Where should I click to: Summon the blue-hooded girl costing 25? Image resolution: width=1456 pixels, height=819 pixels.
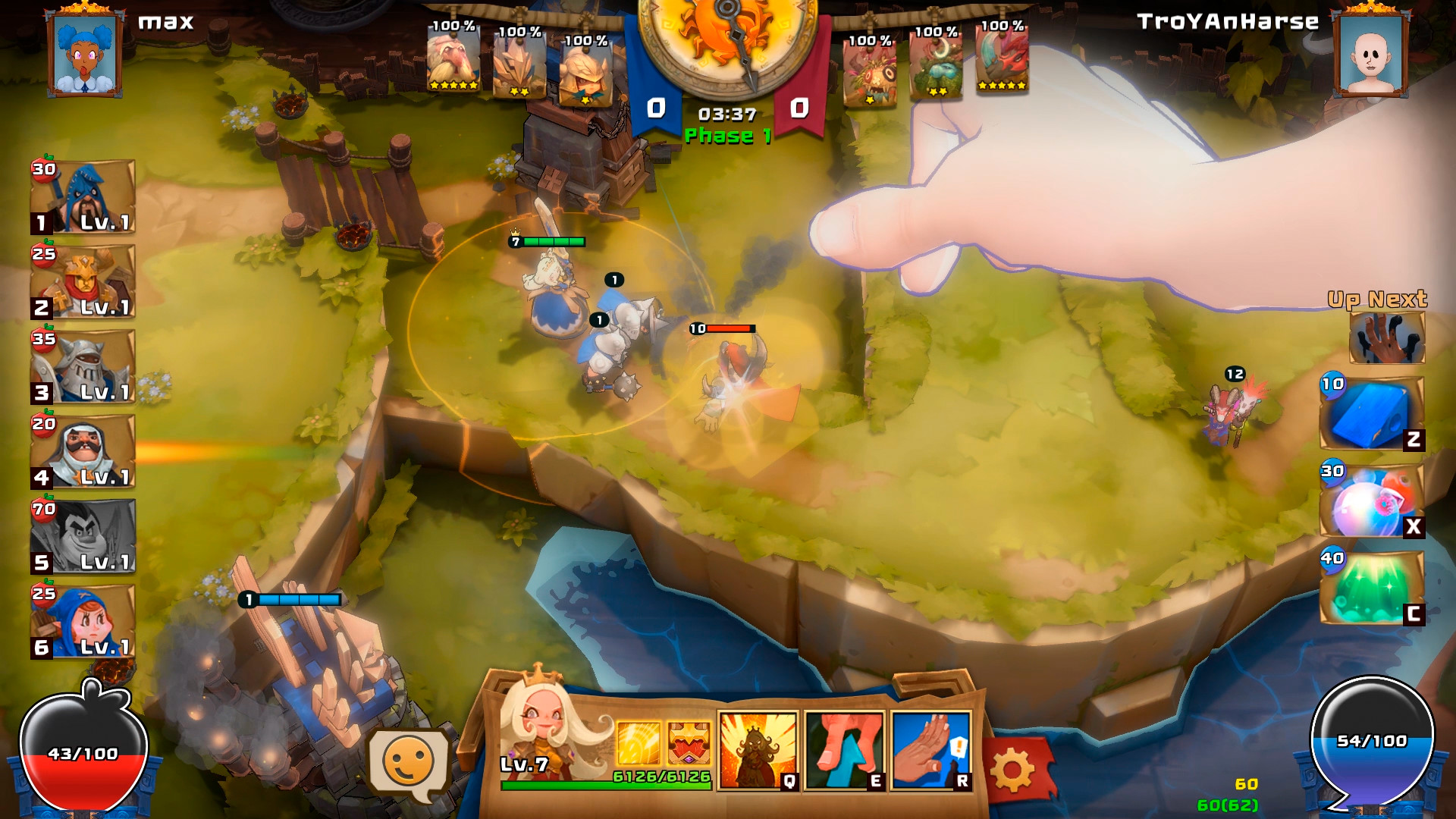83,620
